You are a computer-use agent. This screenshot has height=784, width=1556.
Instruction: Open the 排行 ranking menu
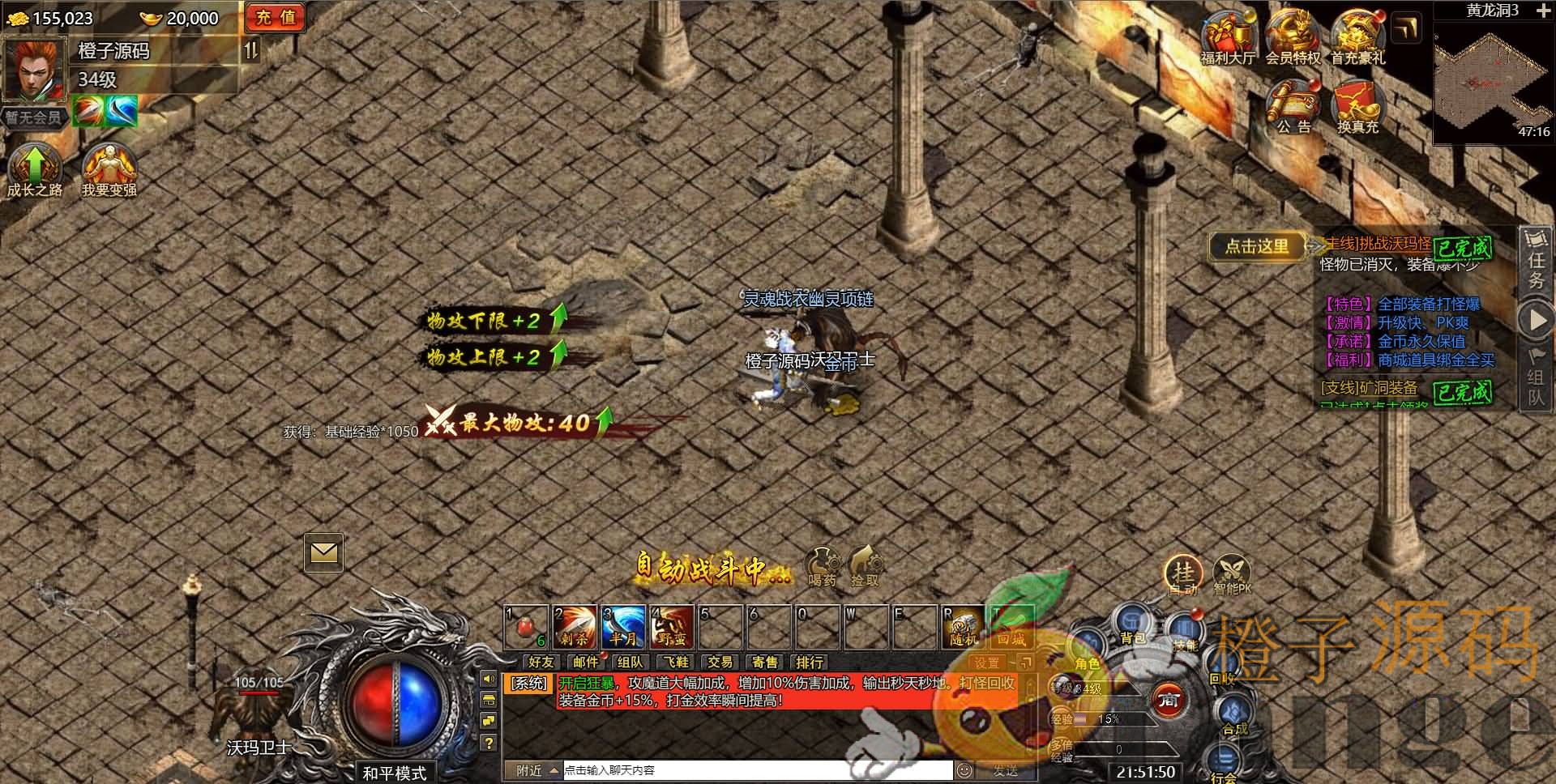click(x=809, y=663)
